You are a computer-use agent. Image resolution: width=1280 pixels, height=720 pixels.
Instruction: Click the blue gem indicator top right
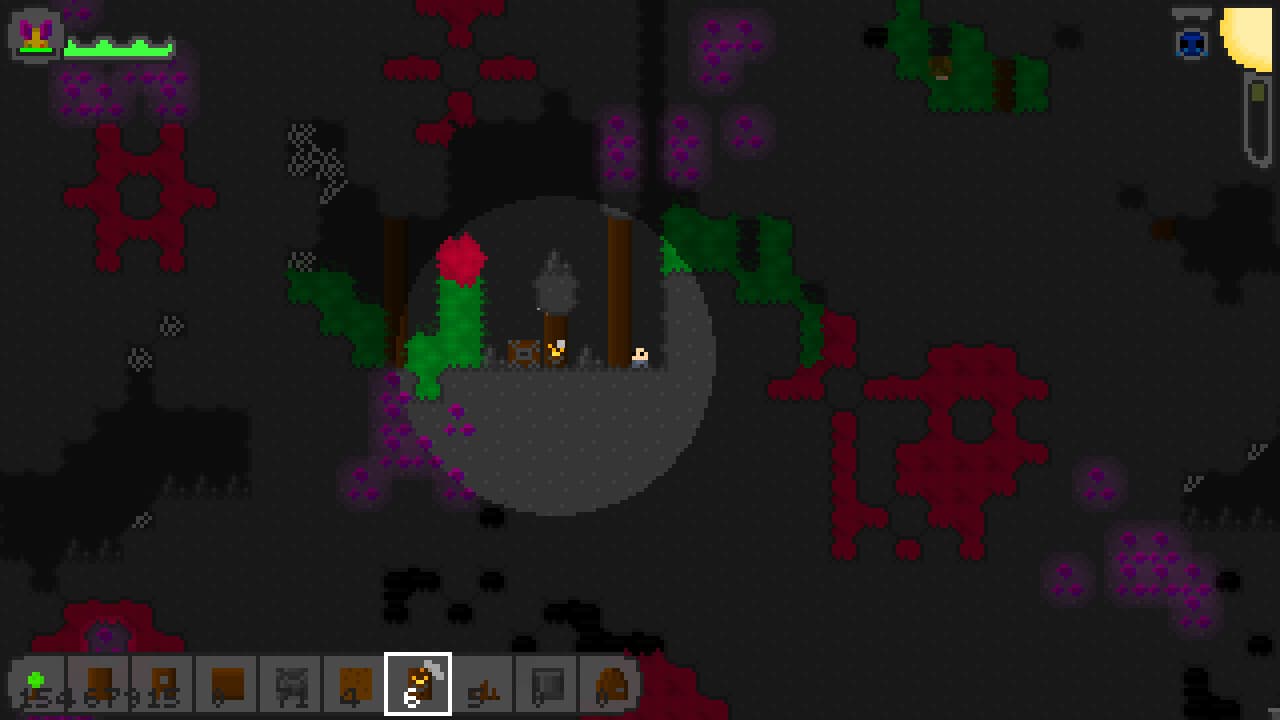click(1191, 42)
